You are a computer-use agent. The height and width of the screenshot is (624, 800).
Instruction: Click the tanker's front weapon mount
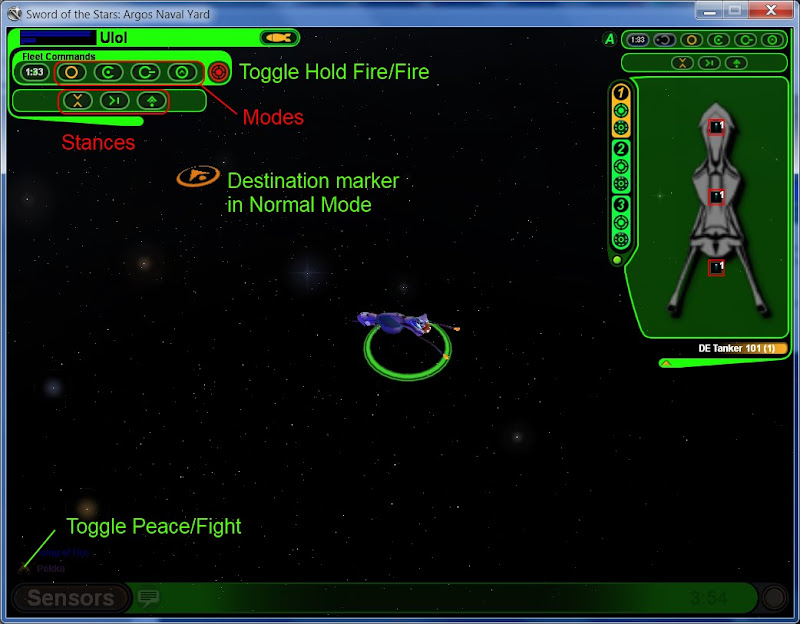716,127
